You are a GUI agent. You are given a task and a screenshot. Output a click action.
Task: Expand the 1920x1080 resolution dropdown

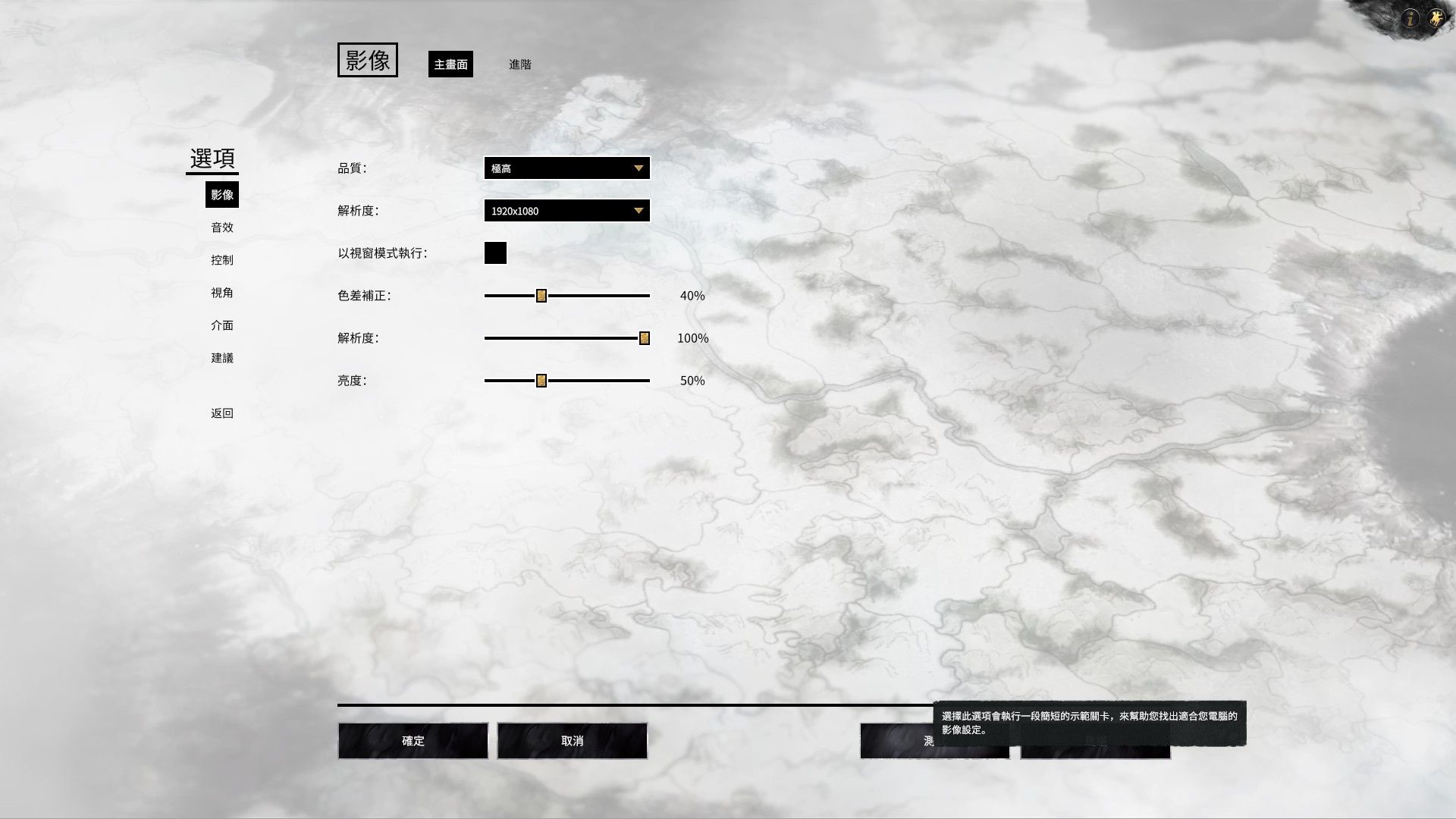pos(566,211)
